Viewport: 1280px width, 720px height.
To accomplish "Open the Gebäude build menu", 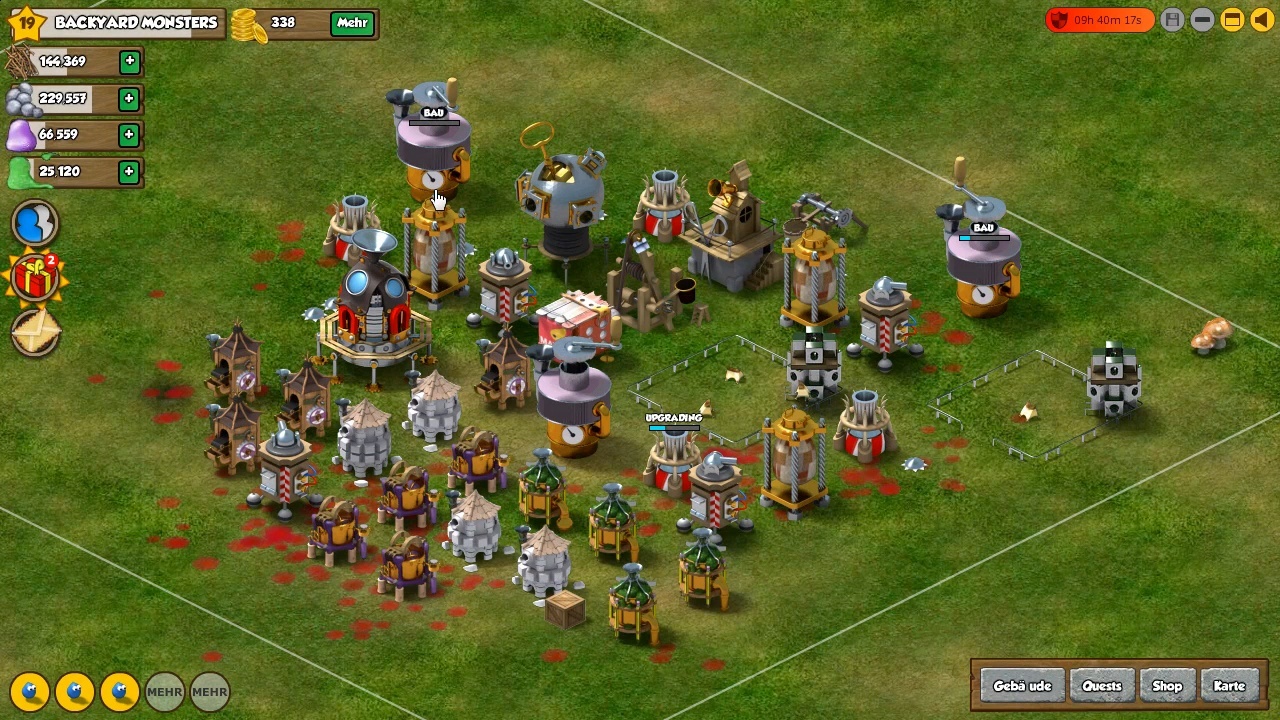I will click(1022, 686).
